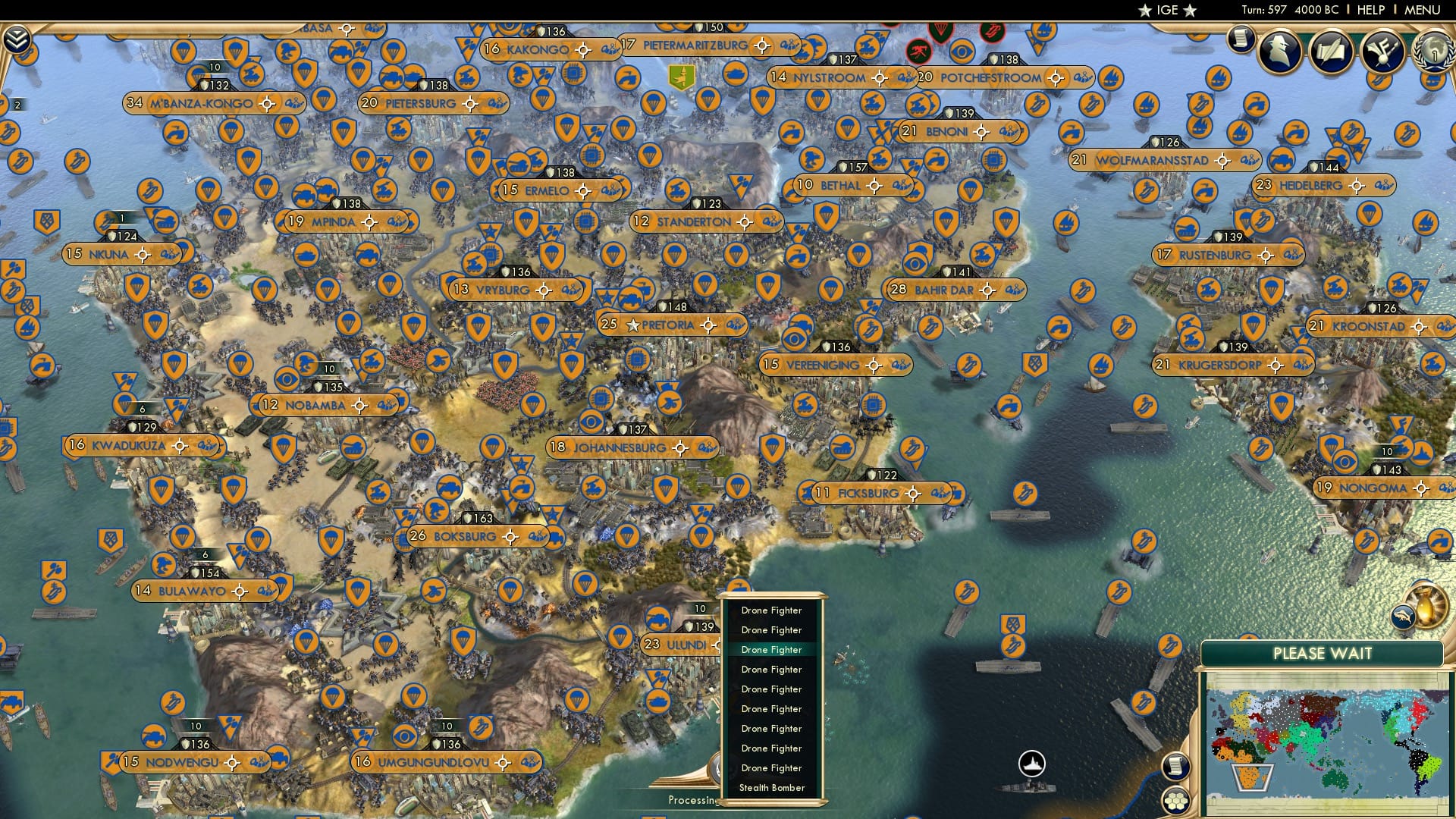Viewport: 1456px width, 819px height.
Task: Select Stealth Bomber from the aircraft list
Action: (x=771, y=788)
